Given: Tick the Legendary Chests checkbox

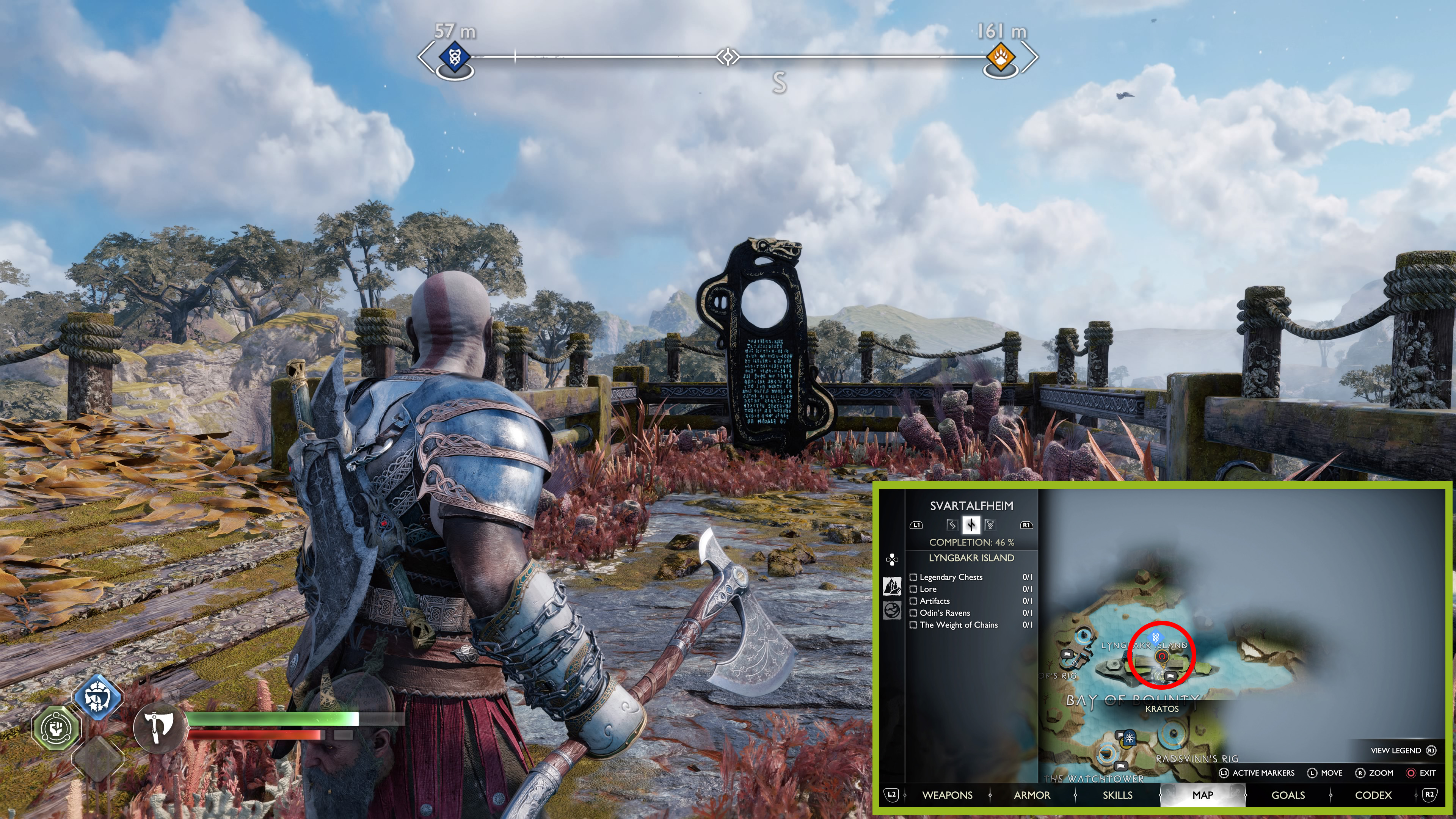Looking at the screenshot, I should click(x=913, y=577).
